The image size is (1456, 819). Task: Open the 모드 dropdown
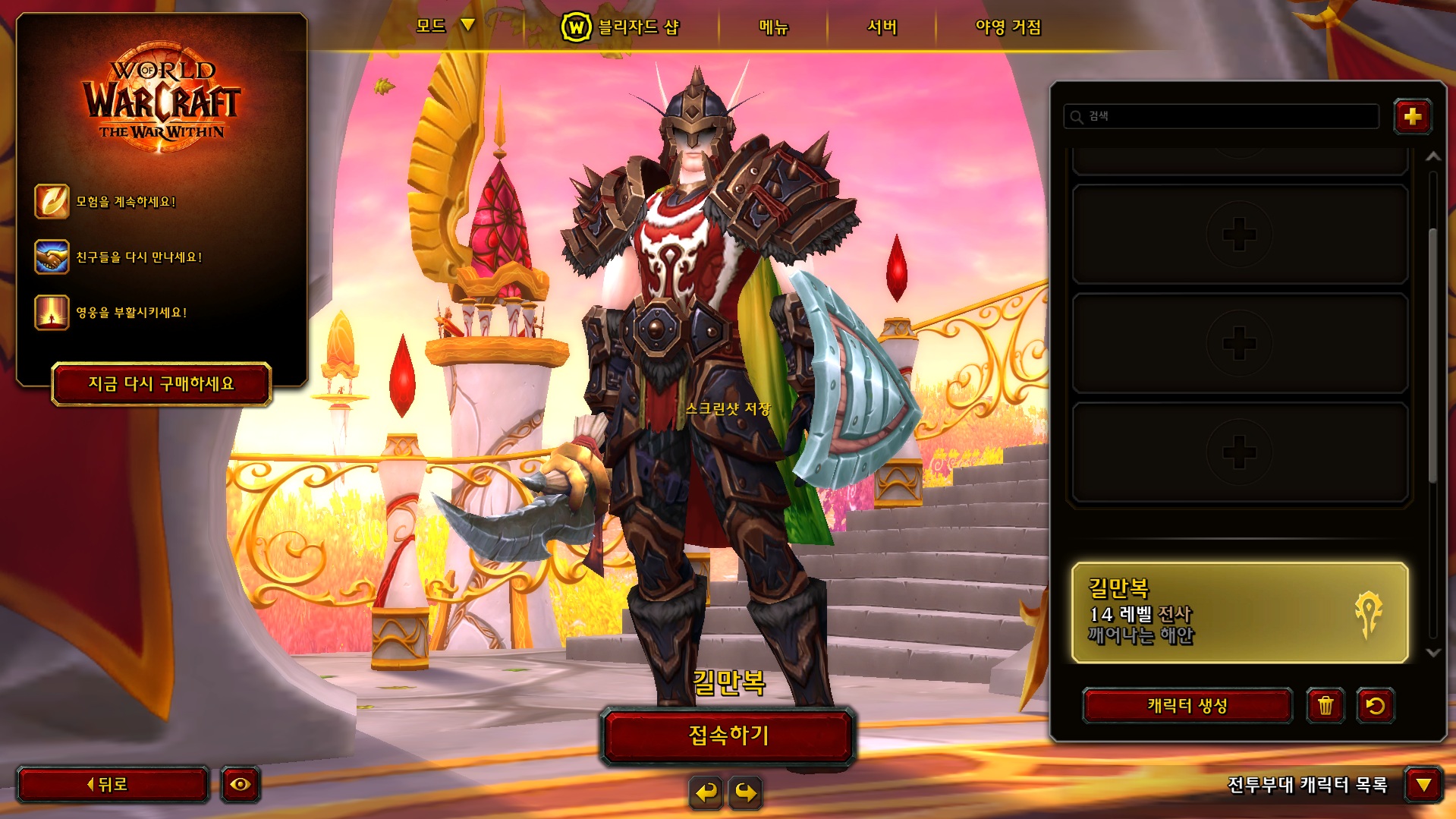point(445,27)
